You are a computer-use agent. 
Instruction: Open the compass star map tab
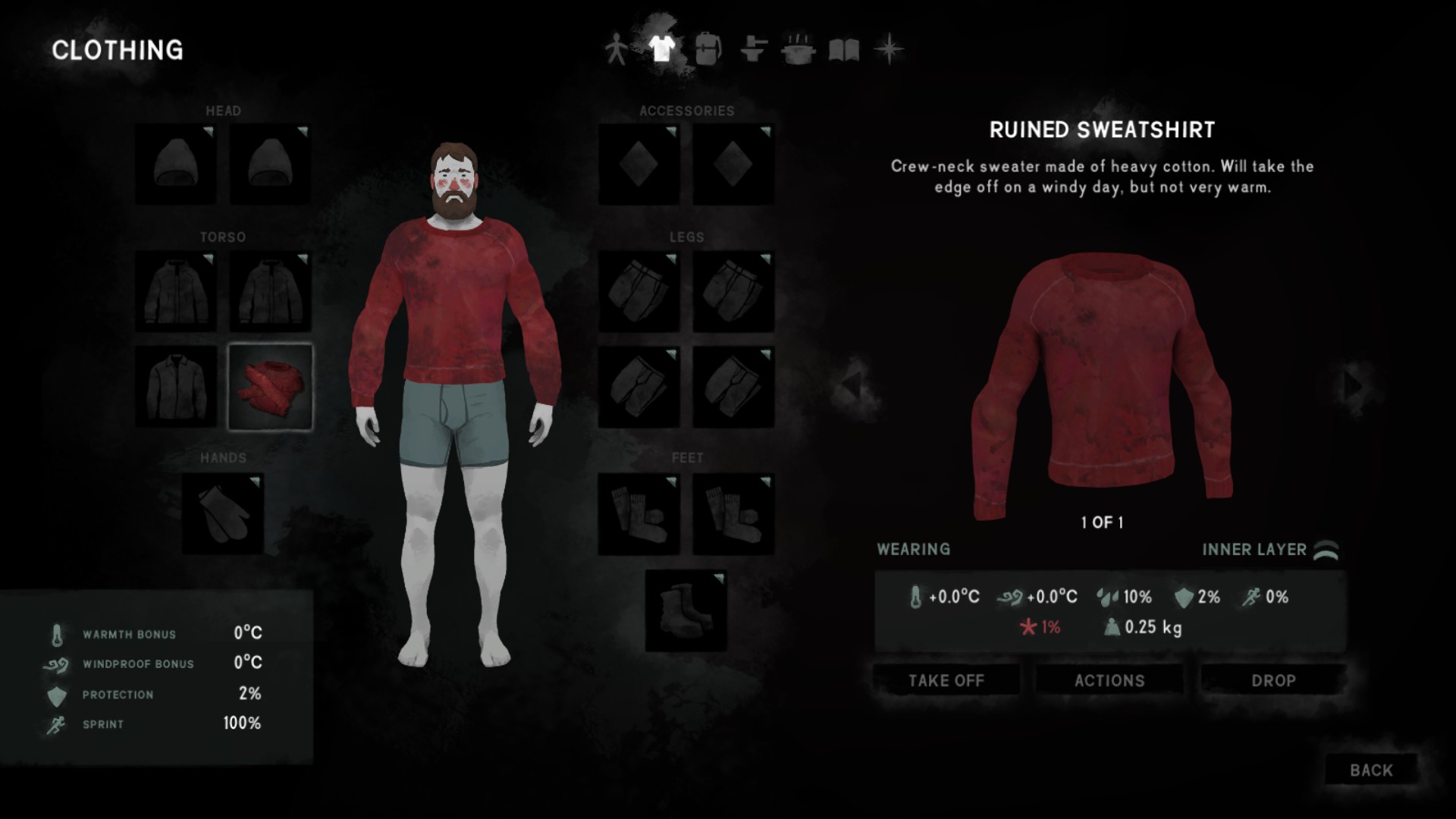point(889,50)
